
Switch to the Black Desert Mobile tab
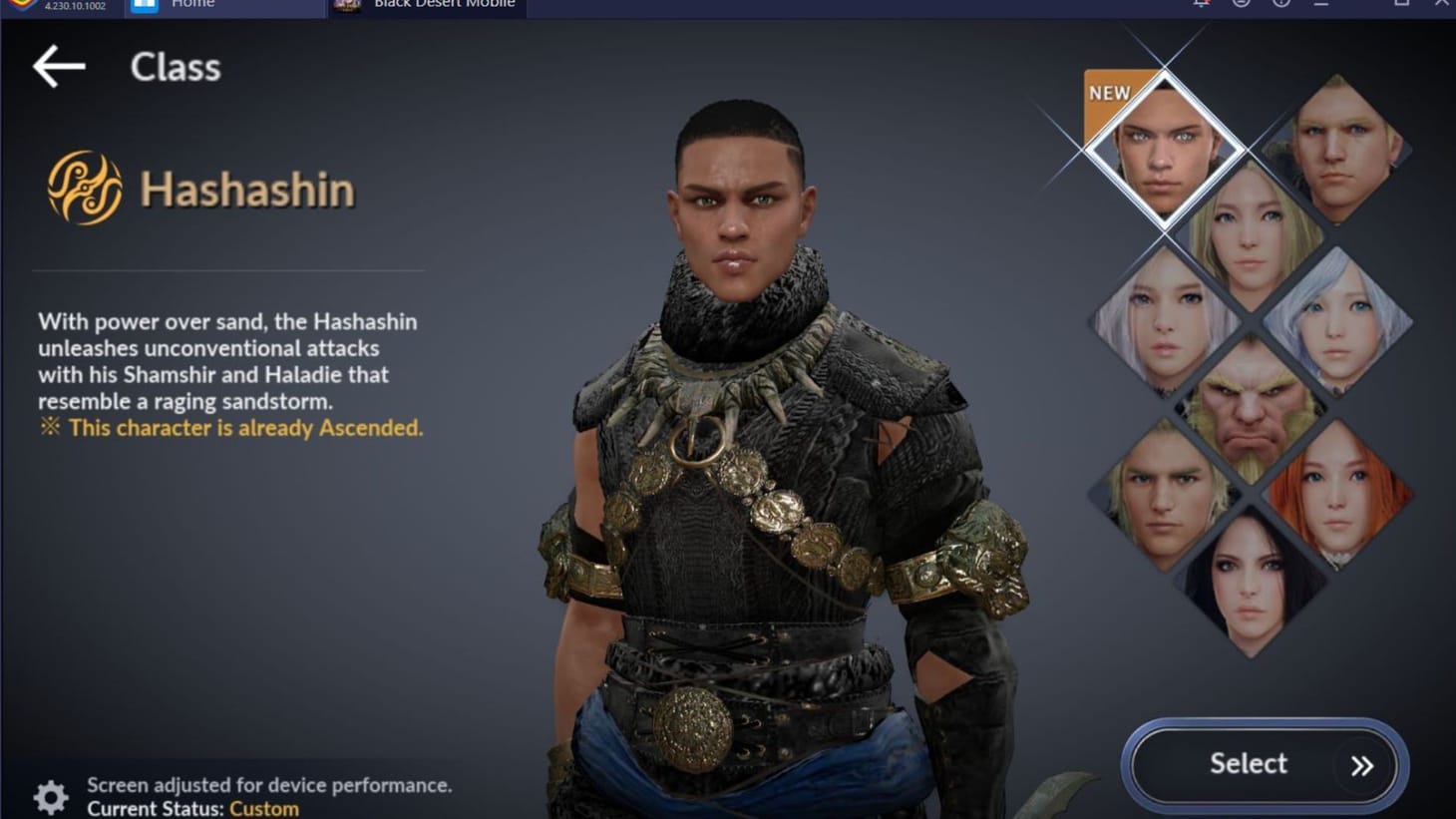tap(429, 6)
